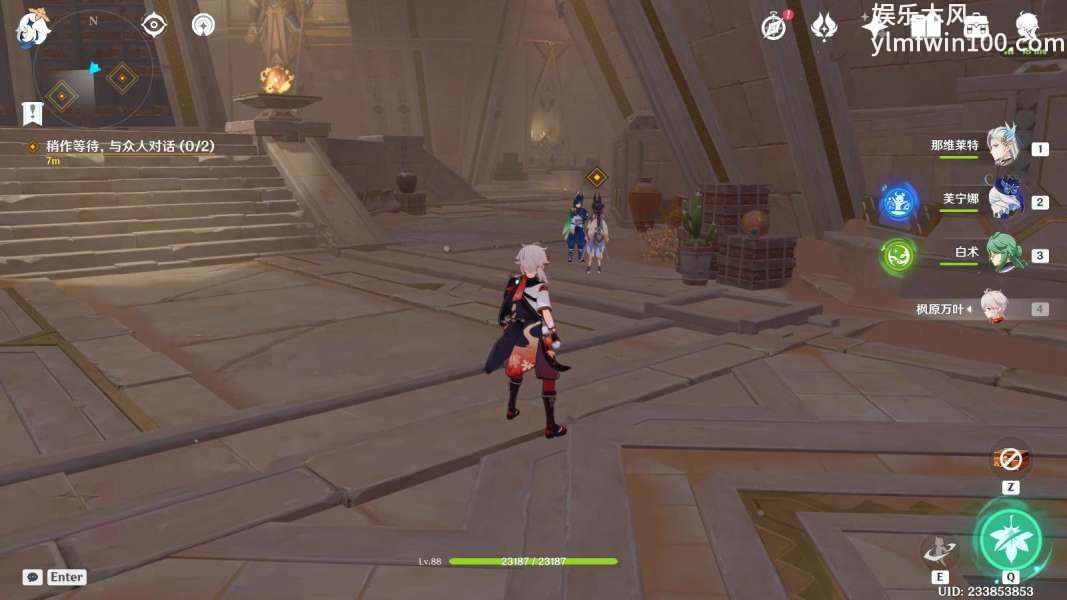Viewport: 1067px width, 600px height.
Task: Open the book-shaped handbook icon
Action: click(x=925, y=27)
